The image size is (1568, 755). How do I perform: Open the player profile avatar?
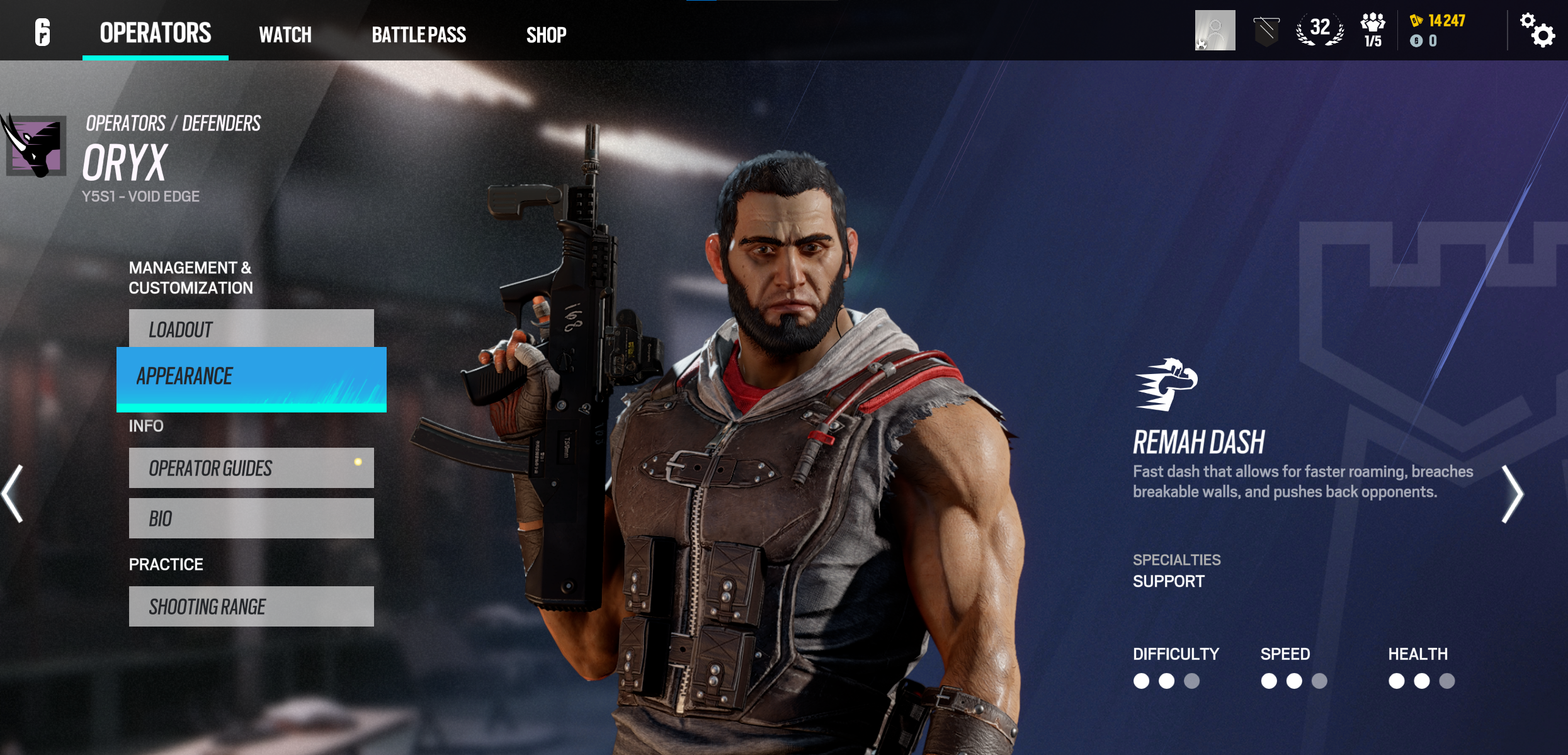[x=1215, y=30]
